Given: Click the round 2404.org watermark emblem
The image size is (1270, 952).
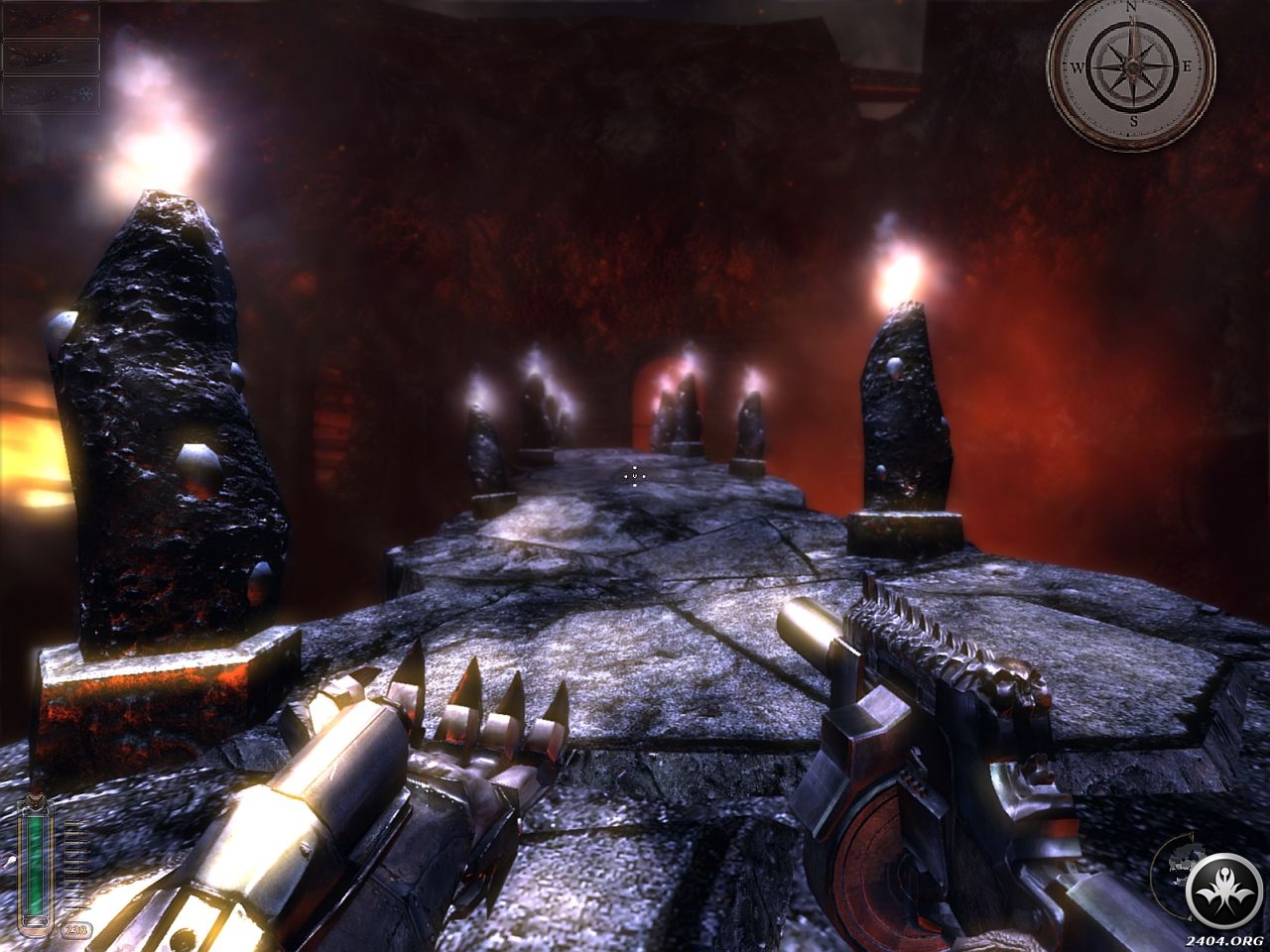Looking at the screenshot, I should point(1222,889).
